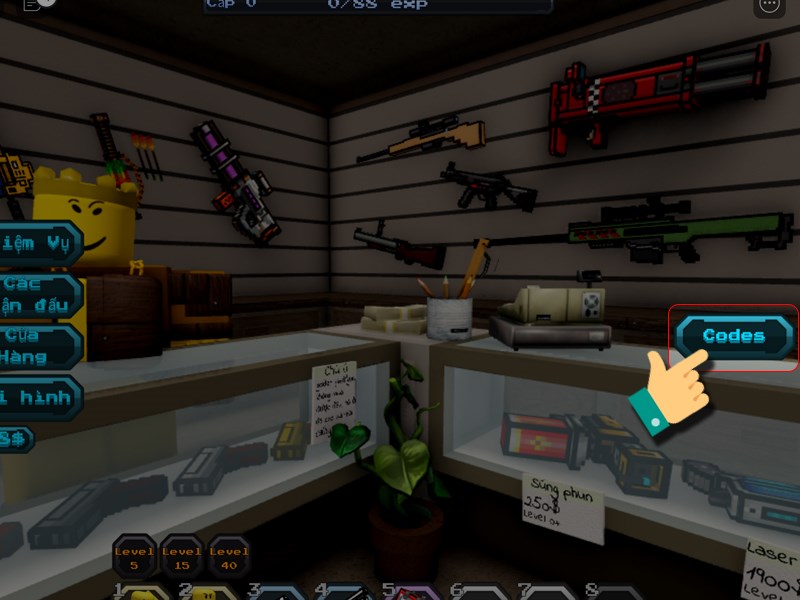Select the Level 5 hexagon badge
This screenshot has width=800, height=600.
[133, 556]
